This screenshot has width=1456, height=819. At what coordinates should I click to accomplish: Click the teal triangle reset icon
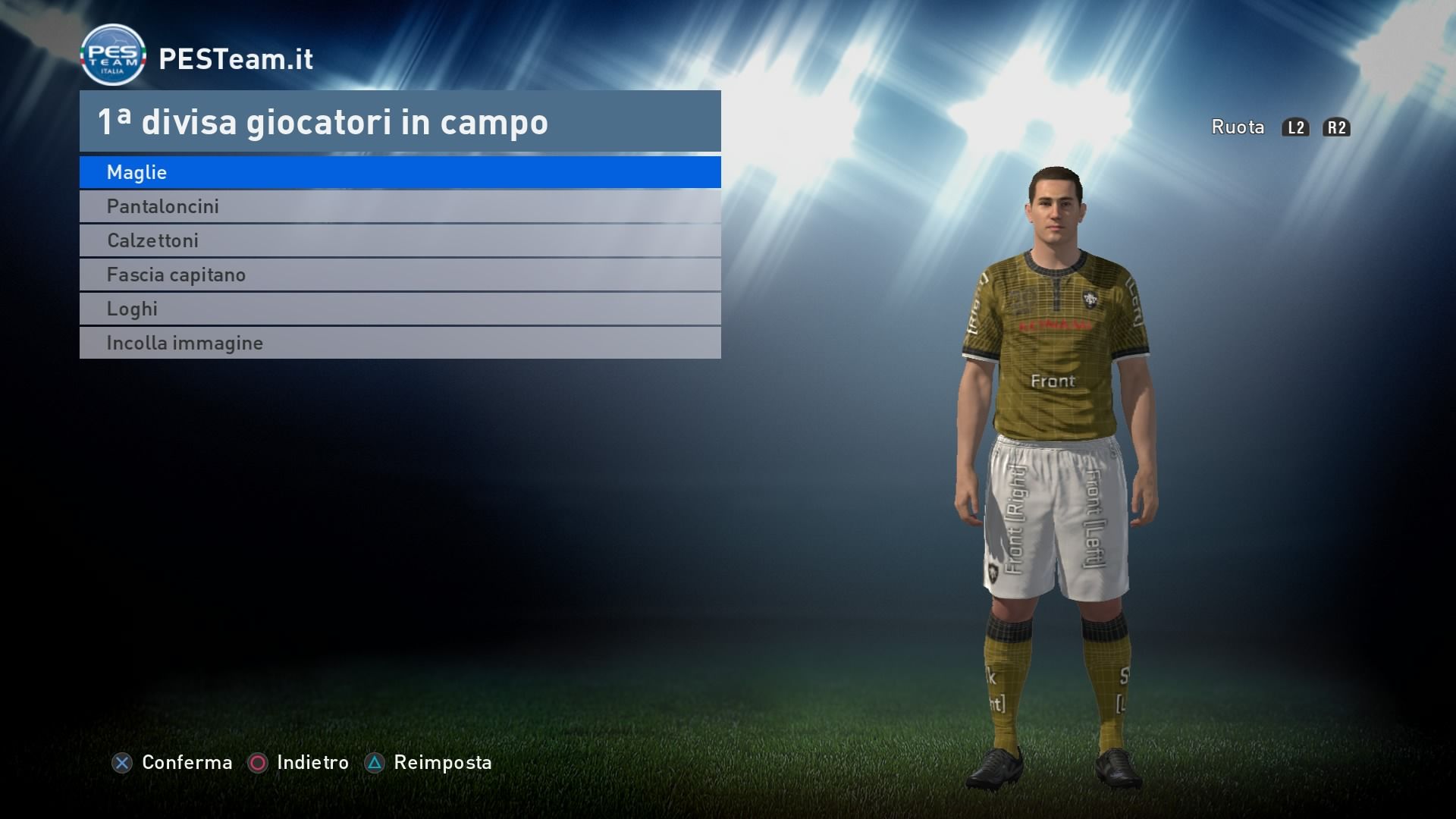(x=373, y=763)
